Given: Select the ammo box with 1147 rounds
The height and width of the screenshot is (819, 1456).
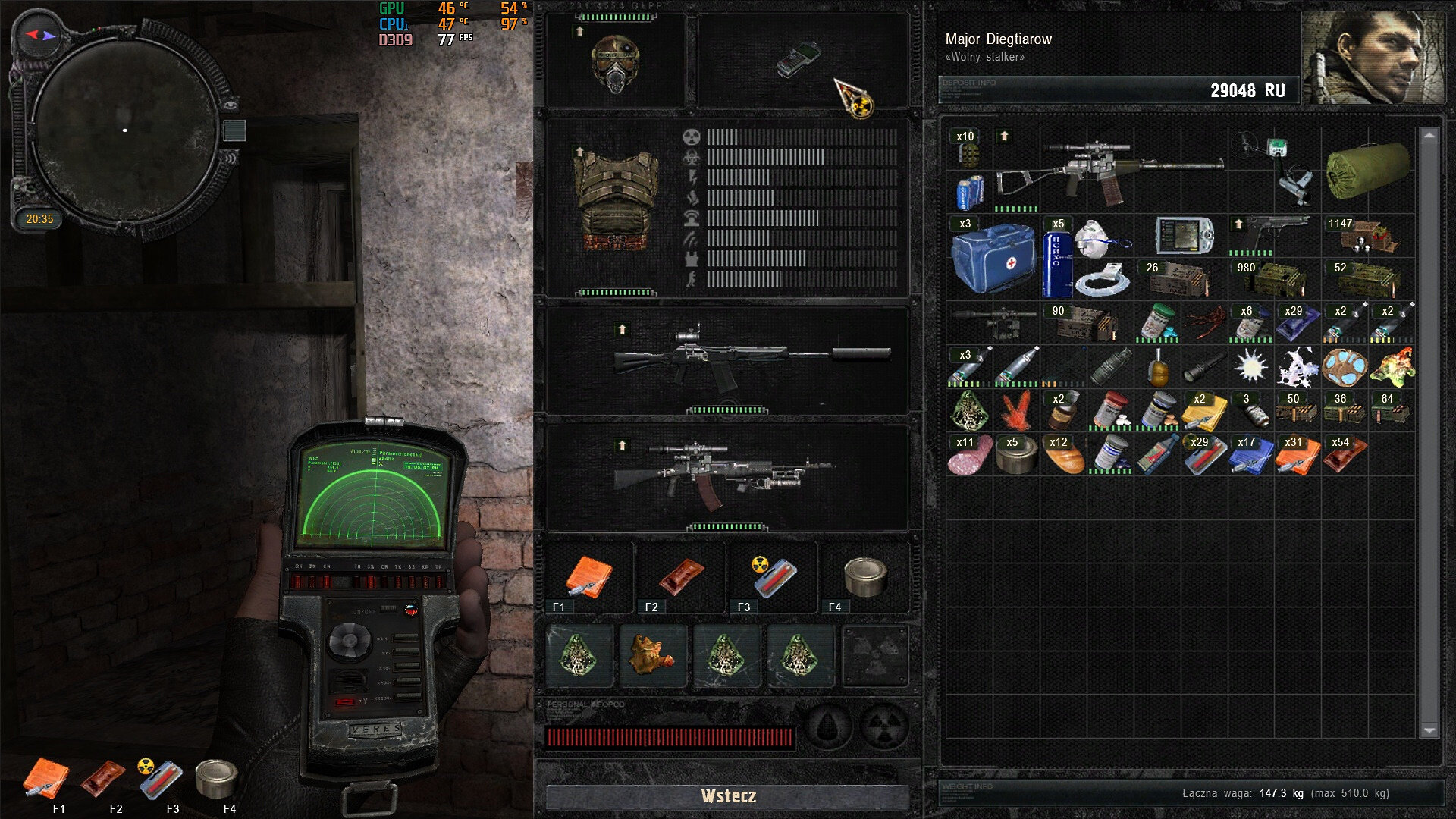Looking at the screenshot, I should [1367, 235].
